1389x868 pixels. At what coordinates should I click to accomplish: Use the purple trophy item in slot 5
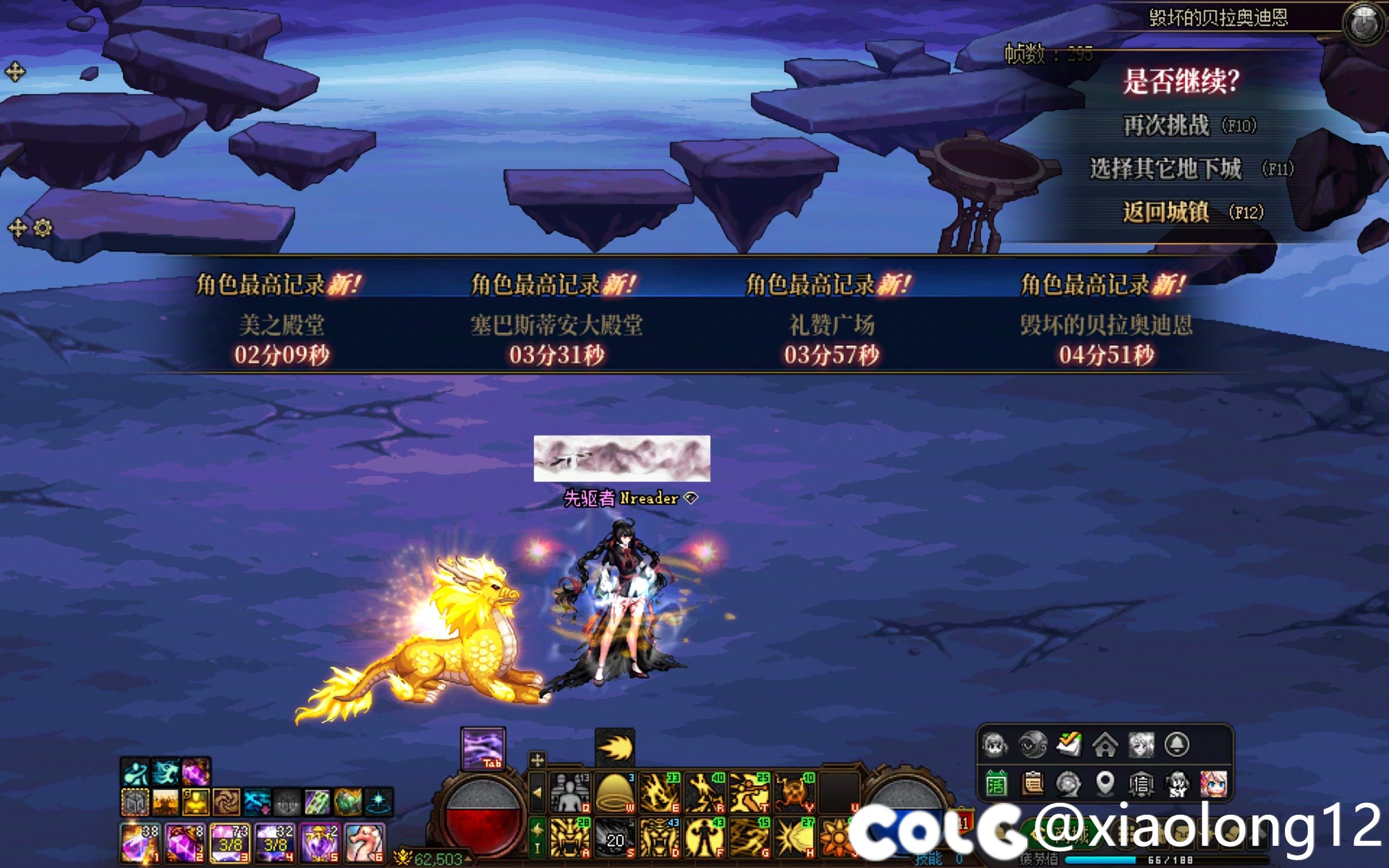[320, 843]
